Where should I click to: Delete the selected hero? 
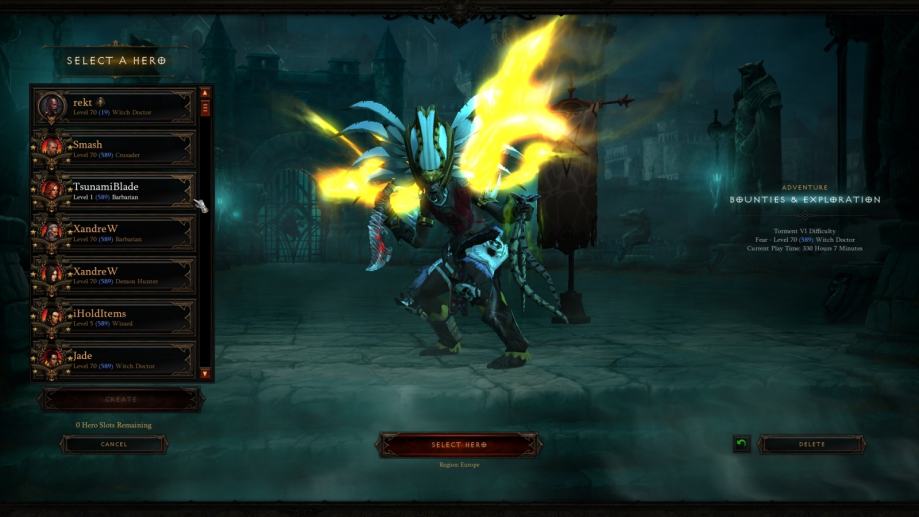812,444
